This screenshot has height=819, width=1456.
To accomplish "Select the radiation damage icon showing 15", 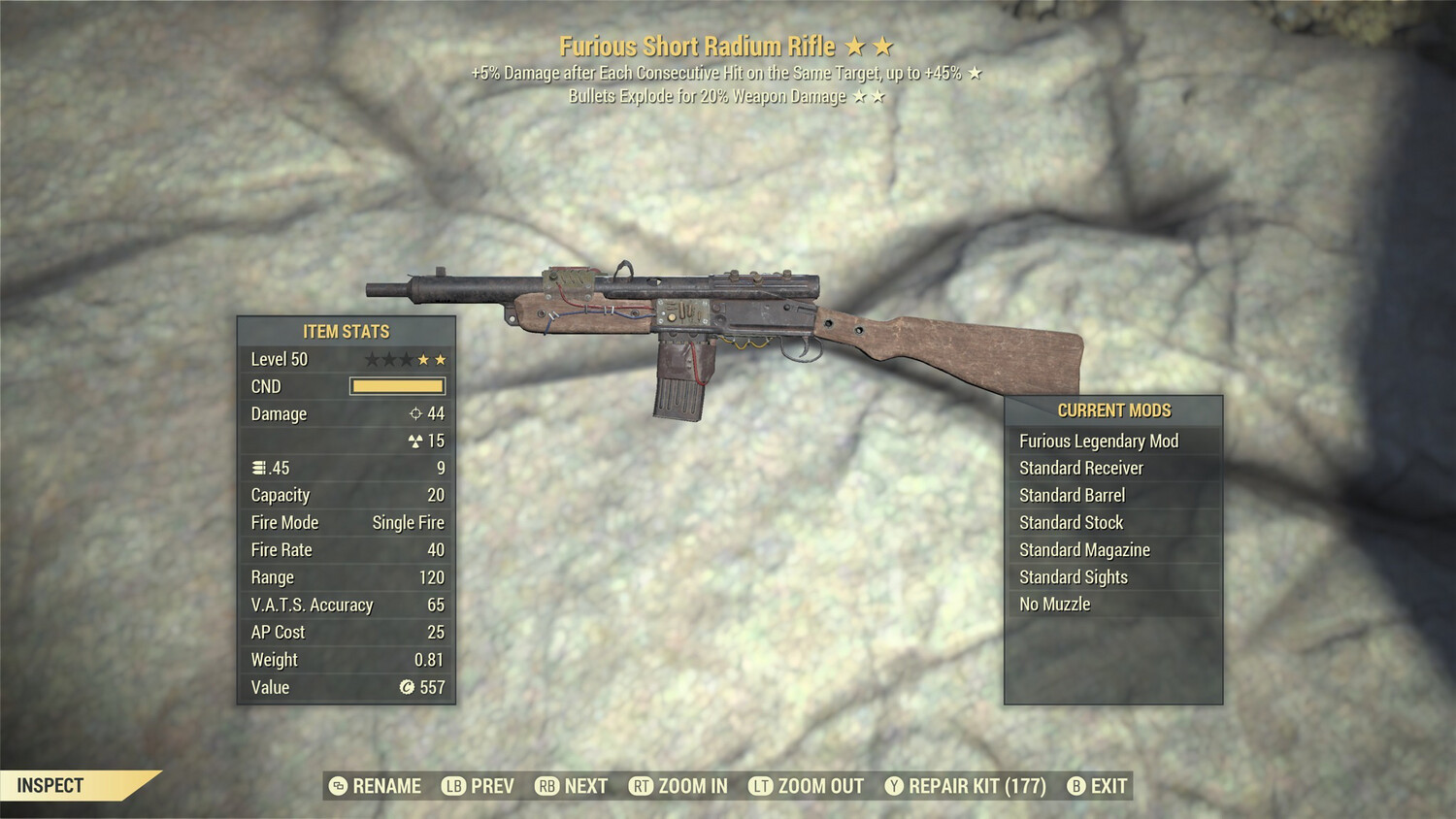I will coord(417,441).
